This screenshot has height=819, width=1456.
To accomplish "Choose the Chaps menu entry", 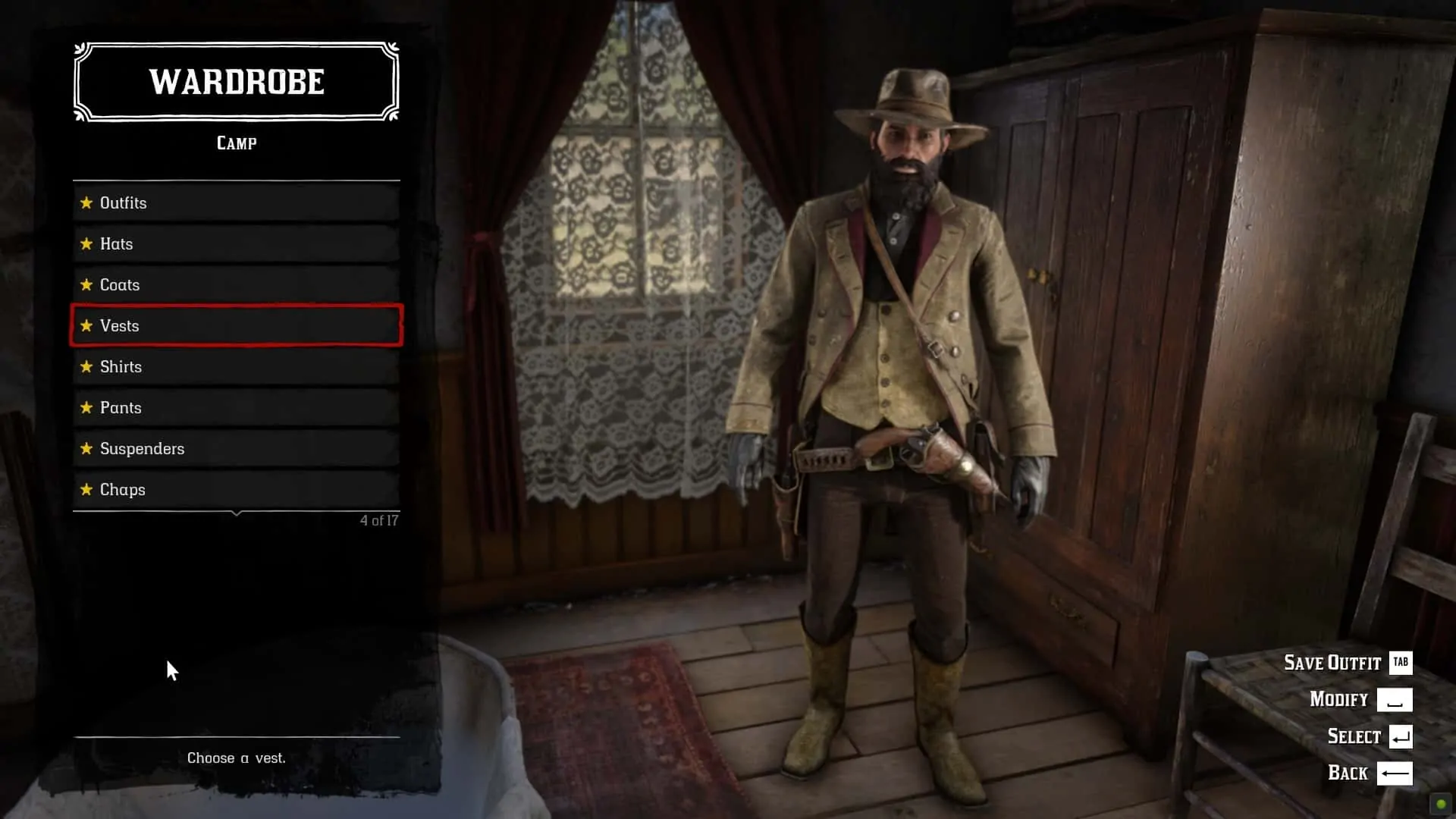I will [x=236, y=490].
